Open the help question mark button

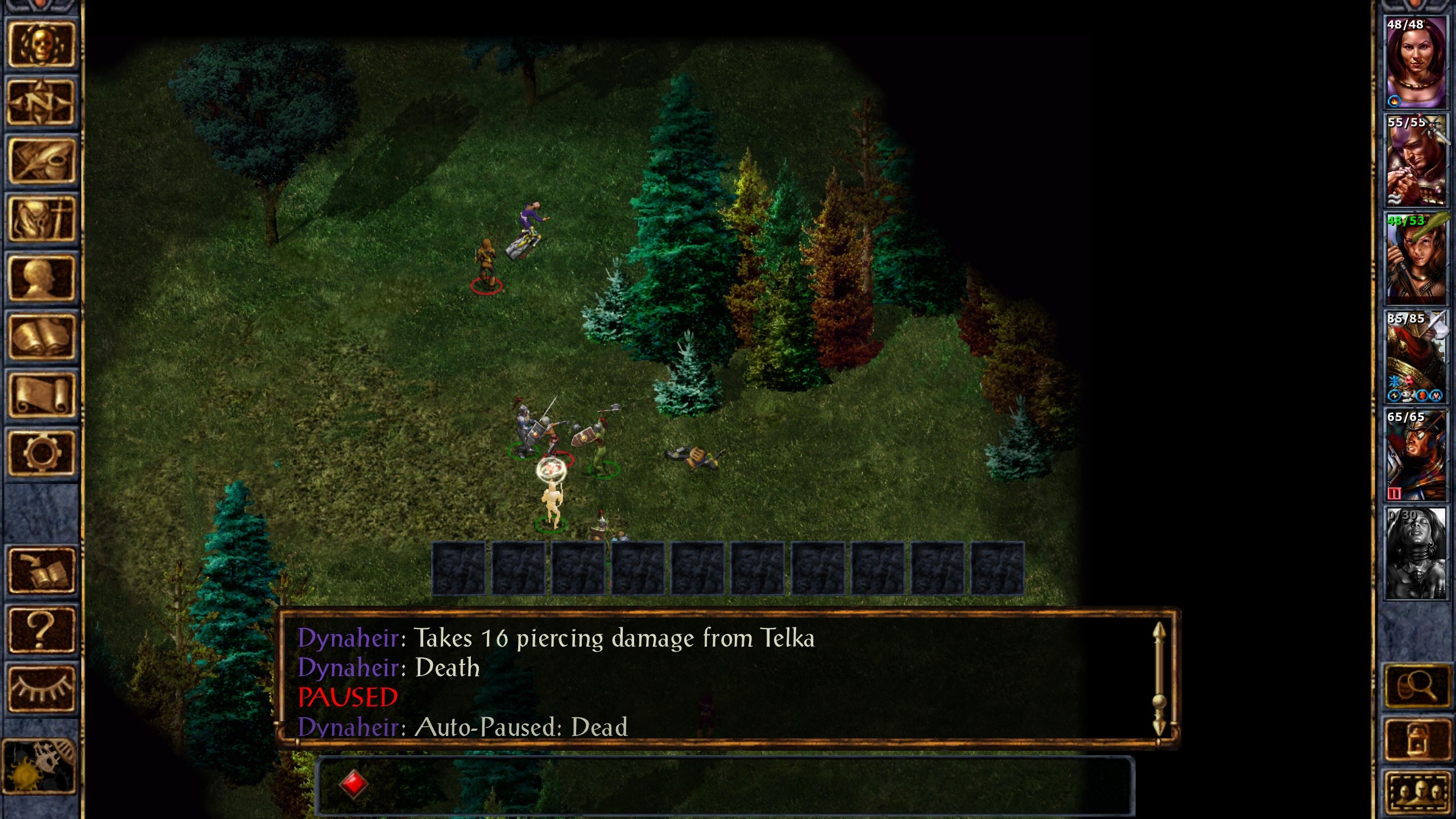click(x=41, y=629)
